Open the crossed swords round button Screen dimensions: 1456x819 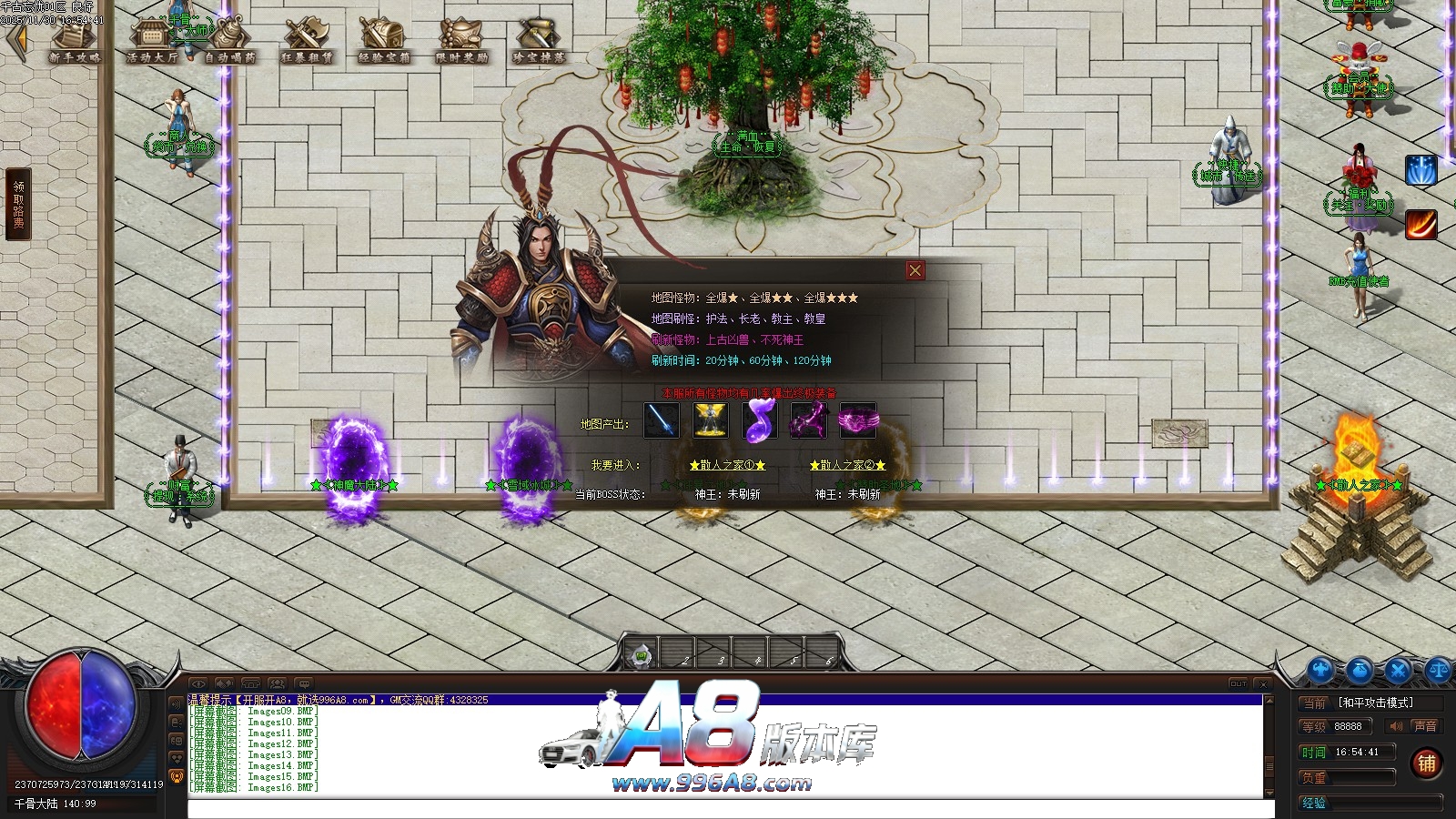[x=1399, y=671]
